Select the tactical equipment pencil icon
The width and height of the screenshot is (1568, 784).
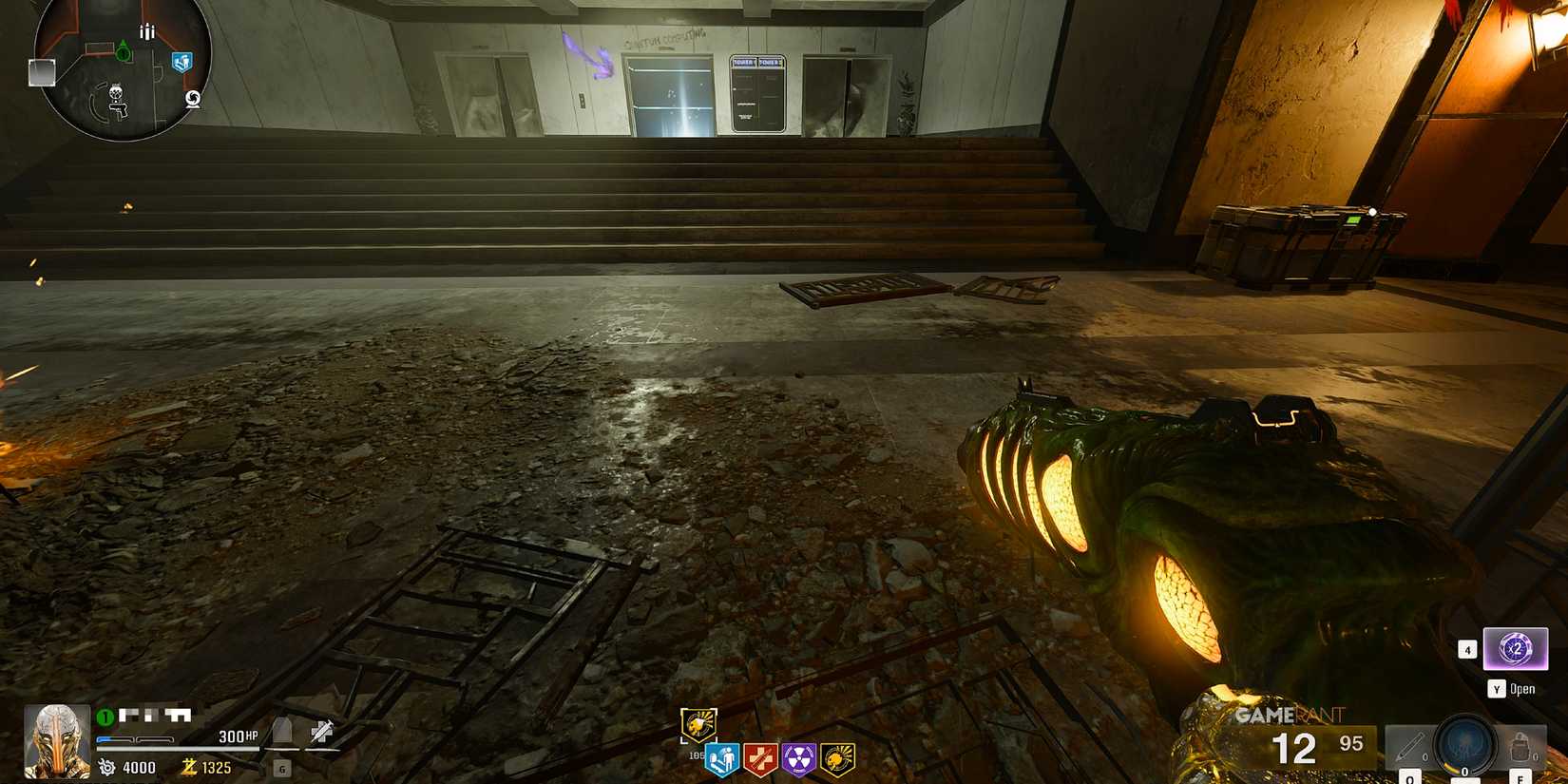[x=1410, y=744]
